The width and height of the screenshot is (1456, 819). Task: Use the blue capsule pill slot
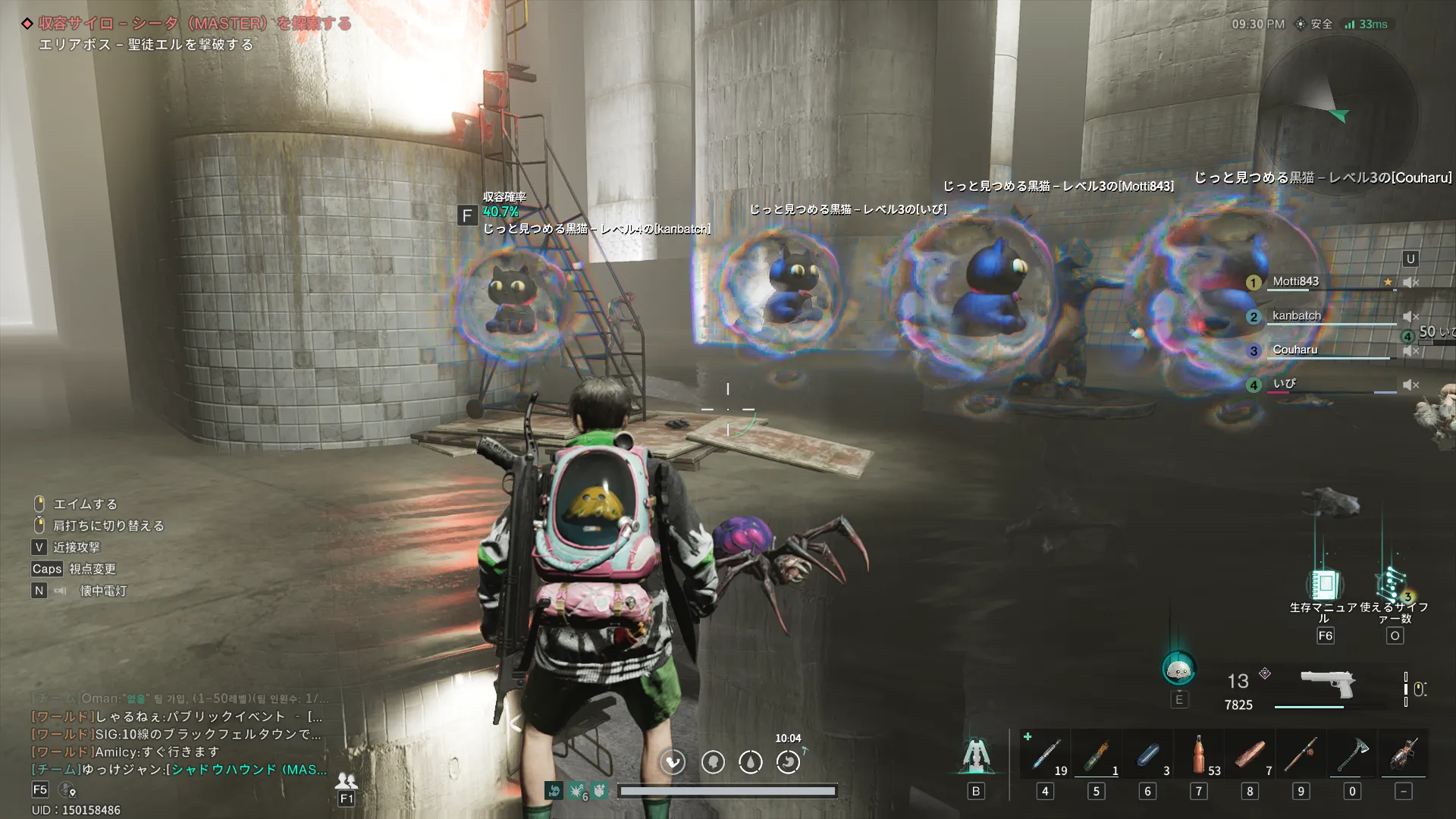1147,755
